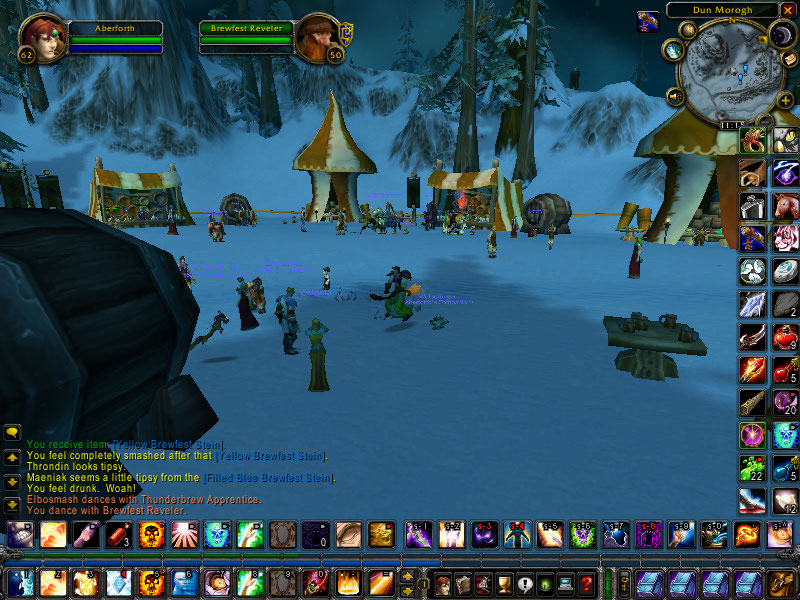Screen dimensions: 800x600
Task: Select Aberforth's player portrait
Action: tap(42, 37)
